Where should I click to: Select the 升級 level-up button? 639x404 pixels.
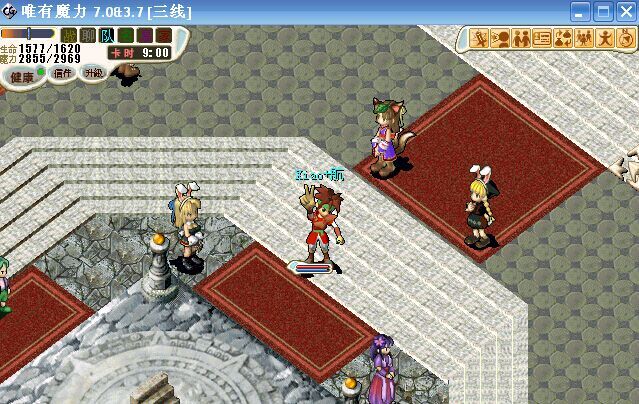click(x=93, y=73)
